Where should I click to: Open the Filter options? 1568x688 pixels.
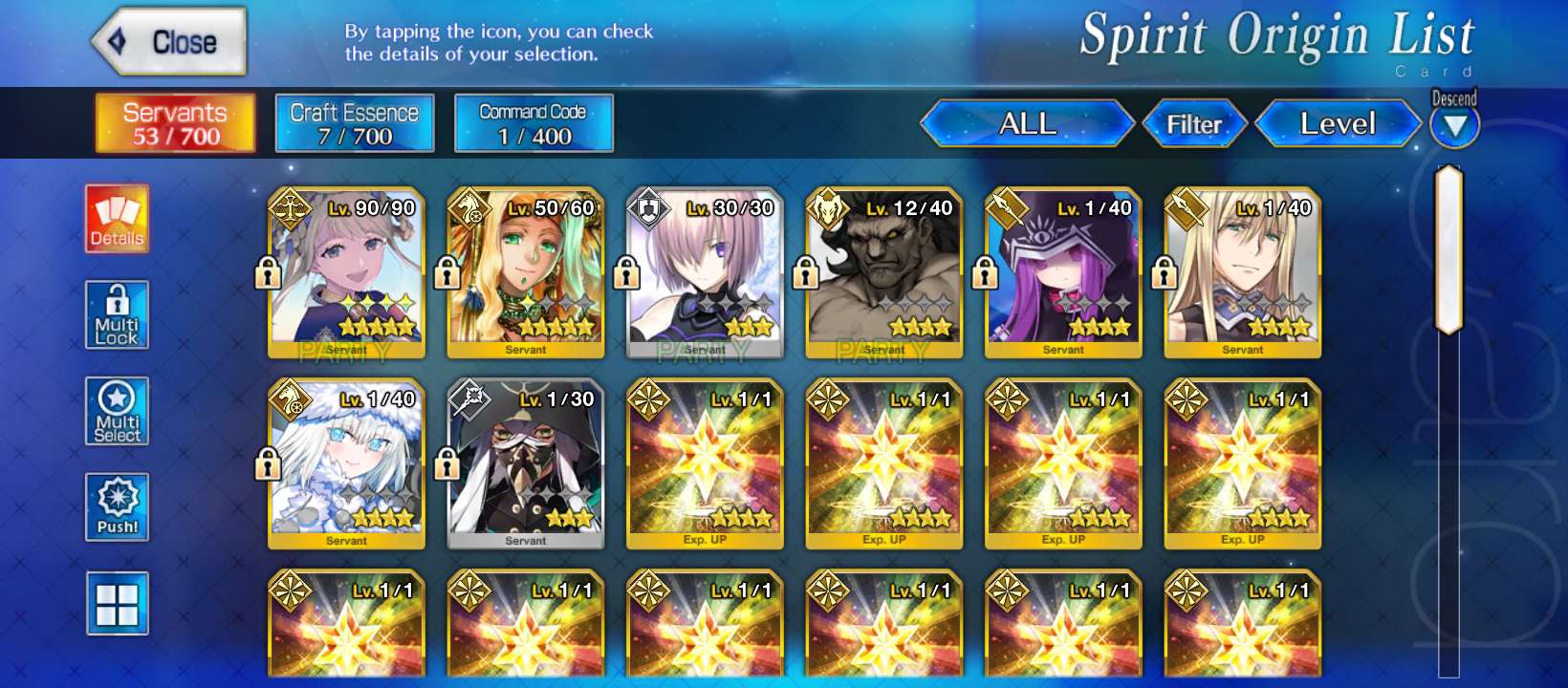click(1194, 124)
